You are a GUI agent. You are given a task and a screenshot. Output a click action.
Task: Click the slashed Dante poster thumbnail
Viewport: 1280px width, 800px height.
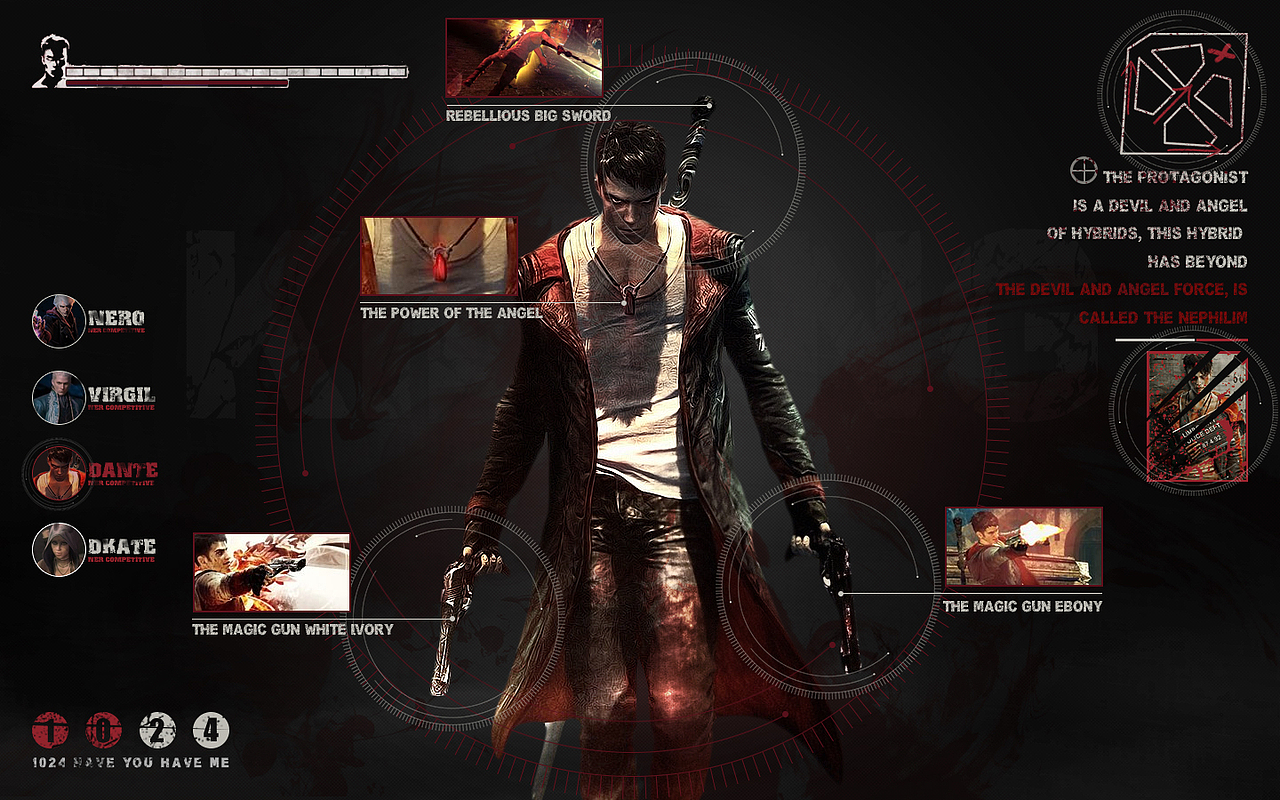pyautogui.click(x=1196, y=416)
